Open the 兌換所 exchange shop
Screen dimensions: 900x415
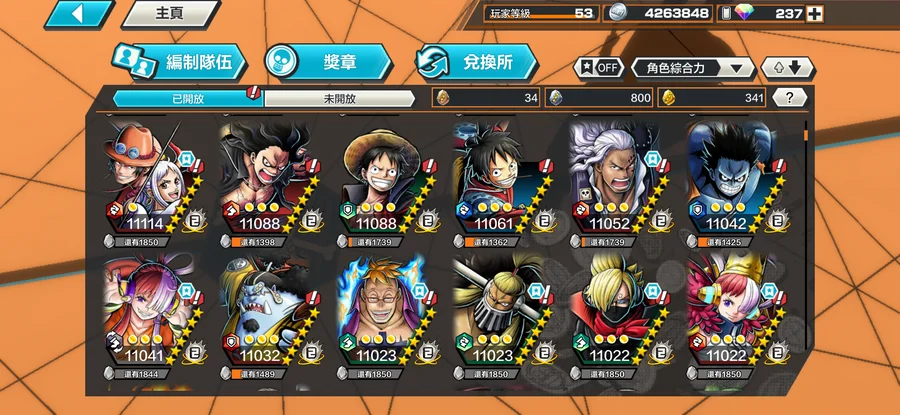[x=475, y=62]
